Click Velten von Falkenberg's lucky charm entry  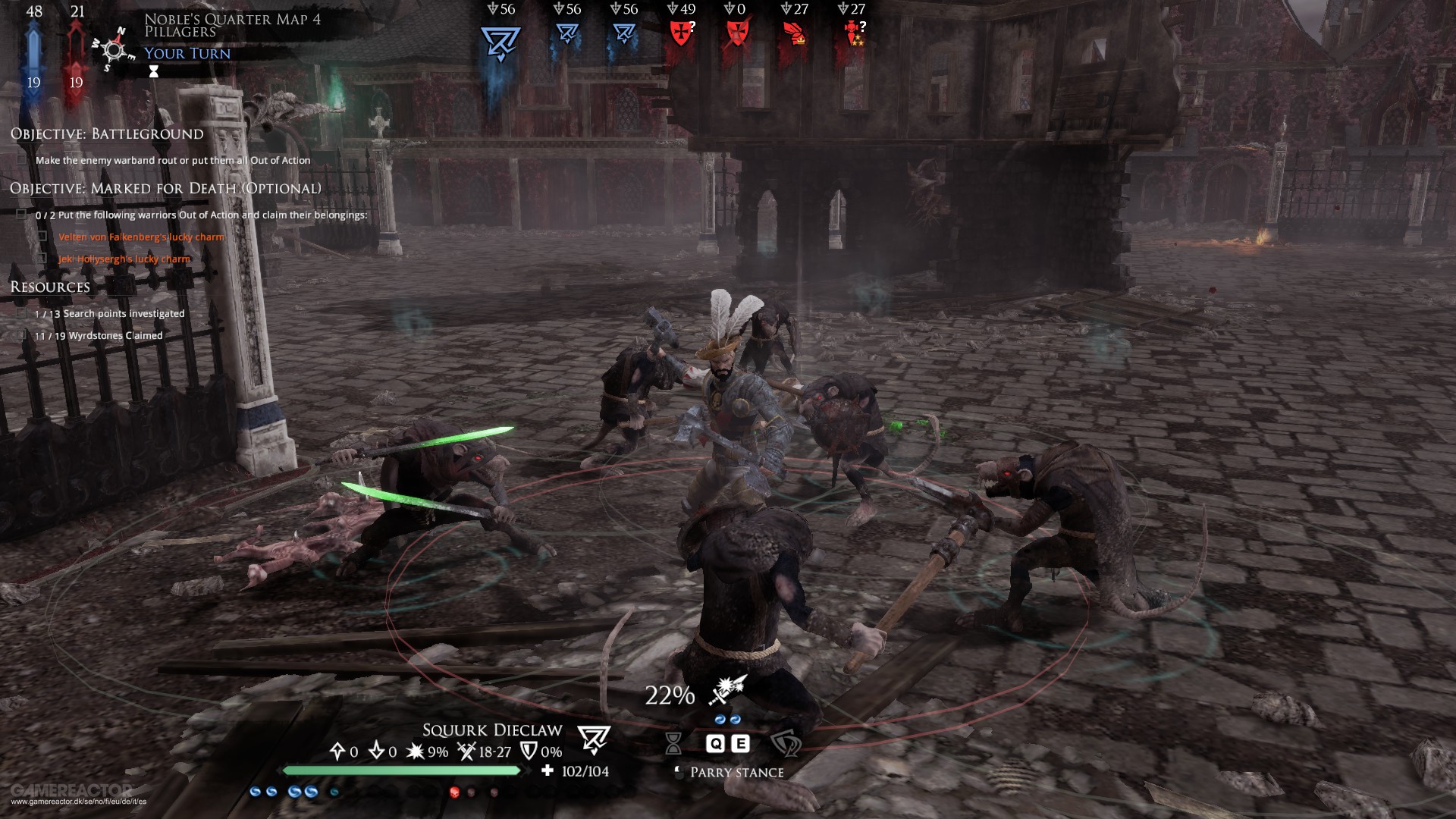point(142,237)
